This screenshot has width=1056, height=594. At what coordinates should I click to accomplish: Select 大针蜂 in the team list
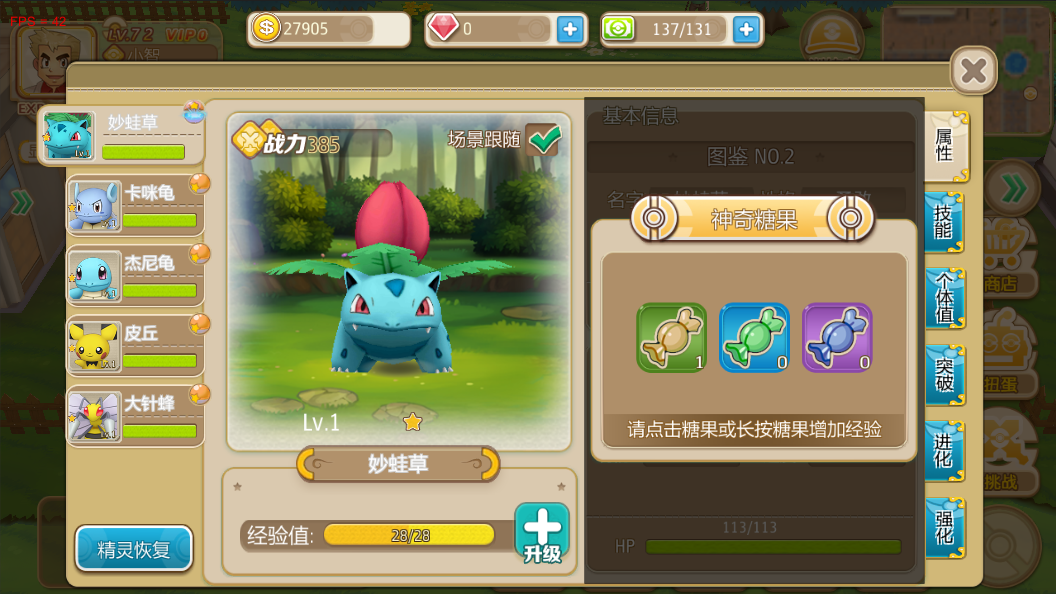(135, 416)
